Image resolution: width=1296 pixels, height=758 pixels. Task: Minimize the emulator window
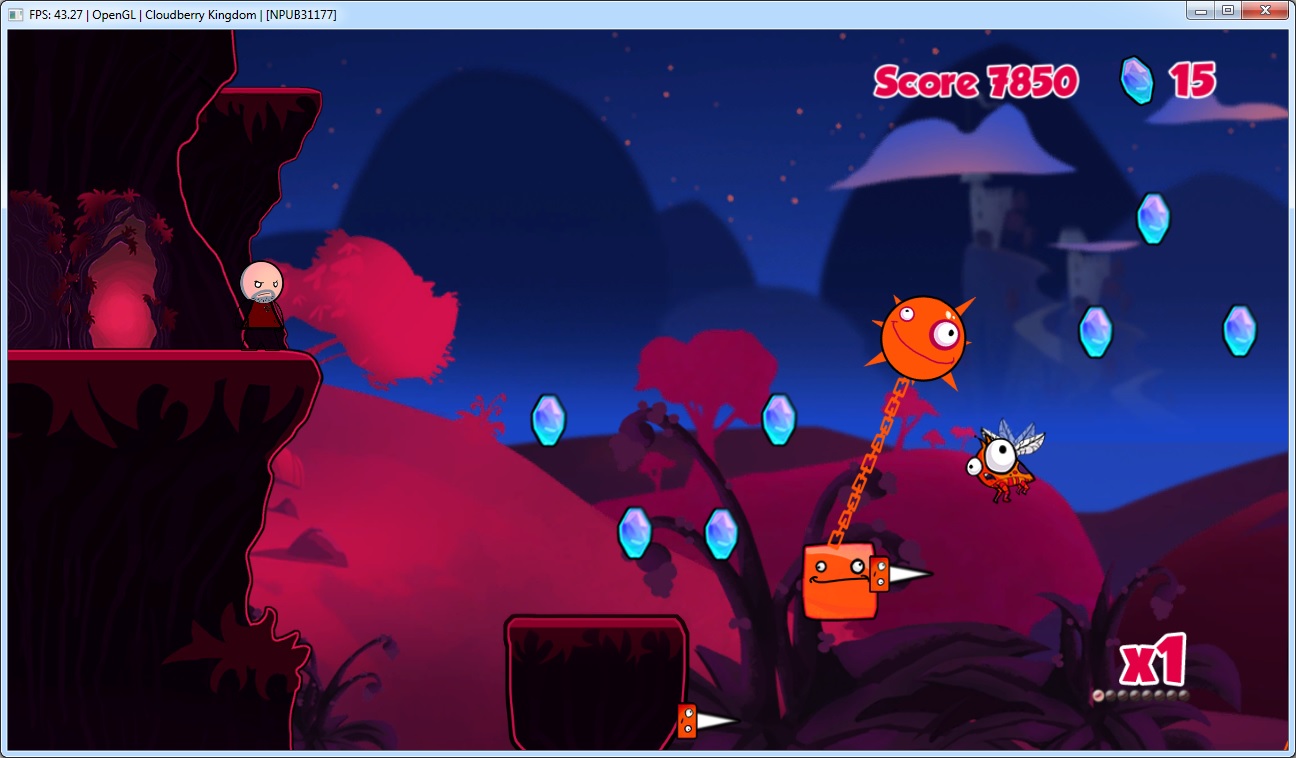coord(1200,10)
